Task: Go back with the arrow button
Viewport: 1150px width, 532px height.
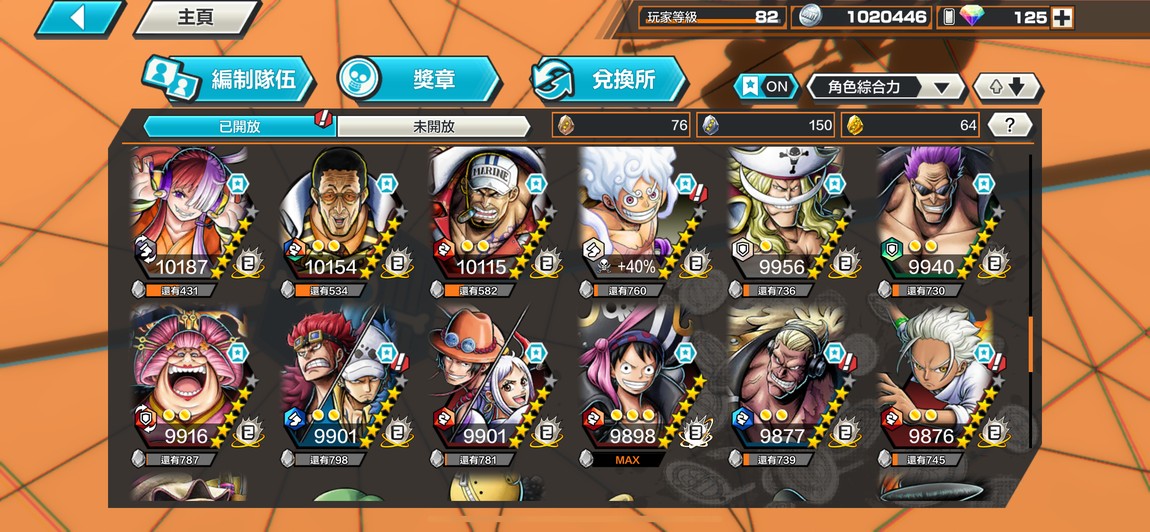Action: [80, 18]
